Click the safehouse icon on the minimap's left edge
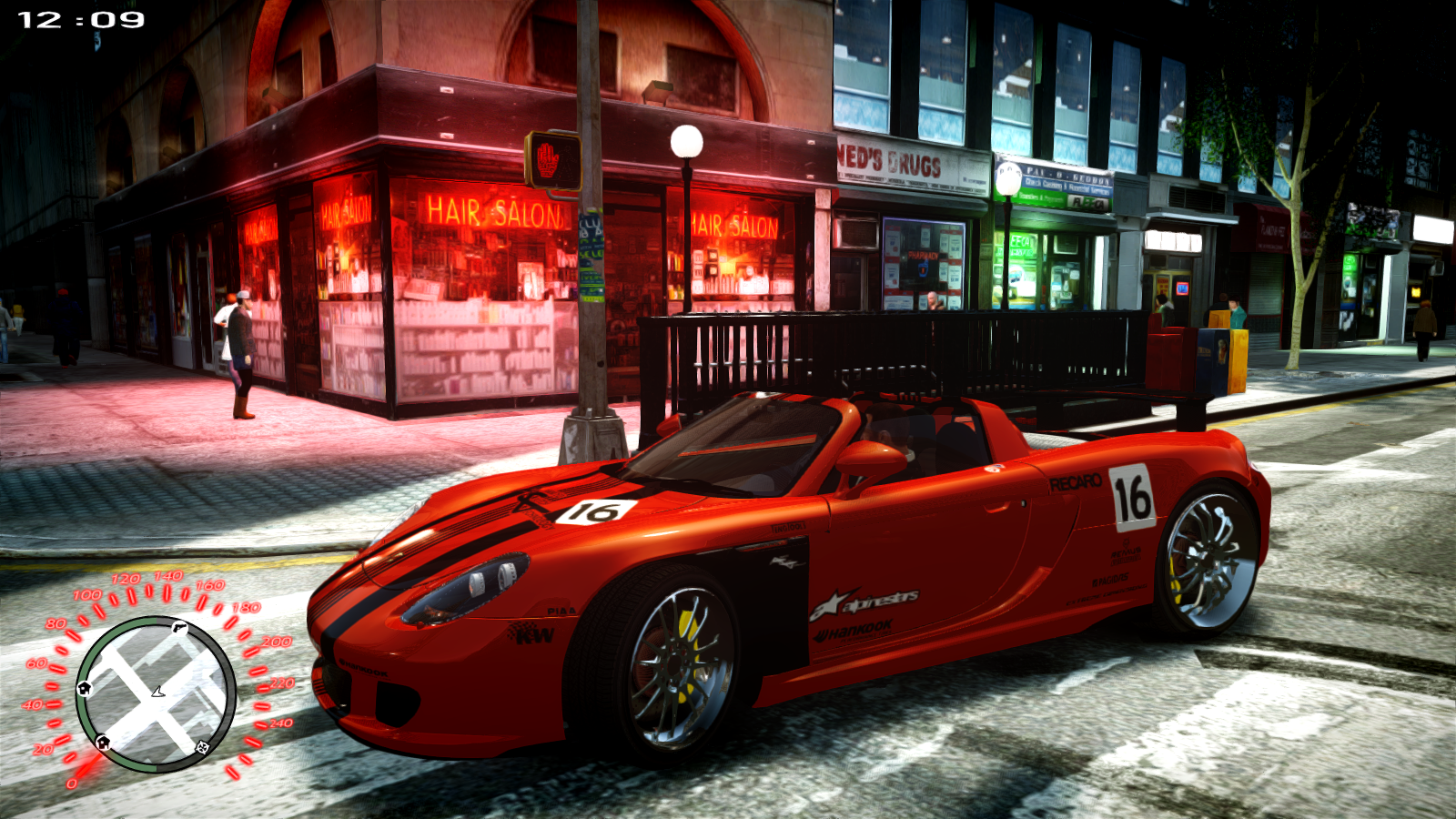Image resolution: width=1456 pixels, height=819 pixels. point(86,688)
